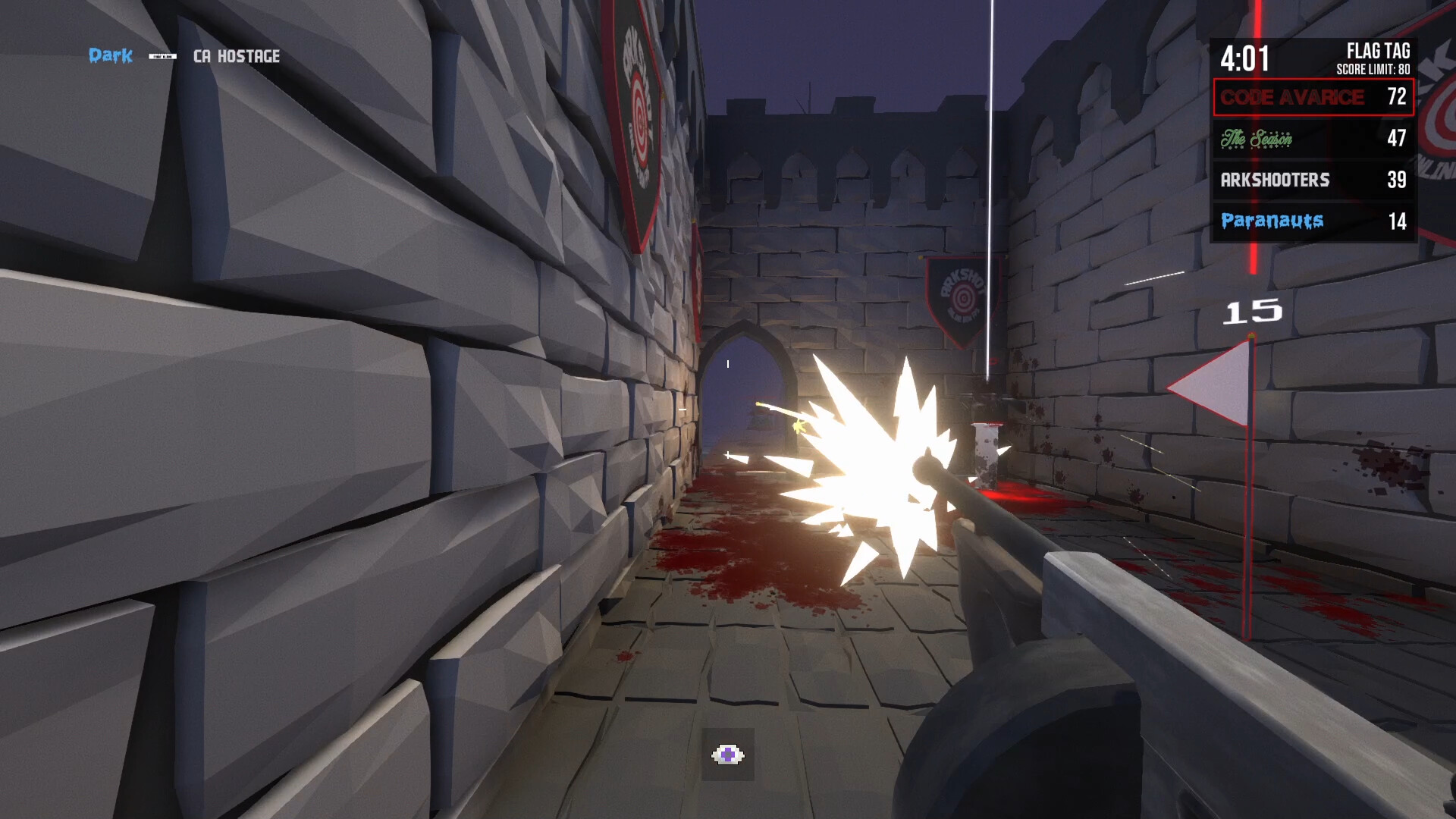Open the CA HOSTAGE weapon label

click(236, 55)
